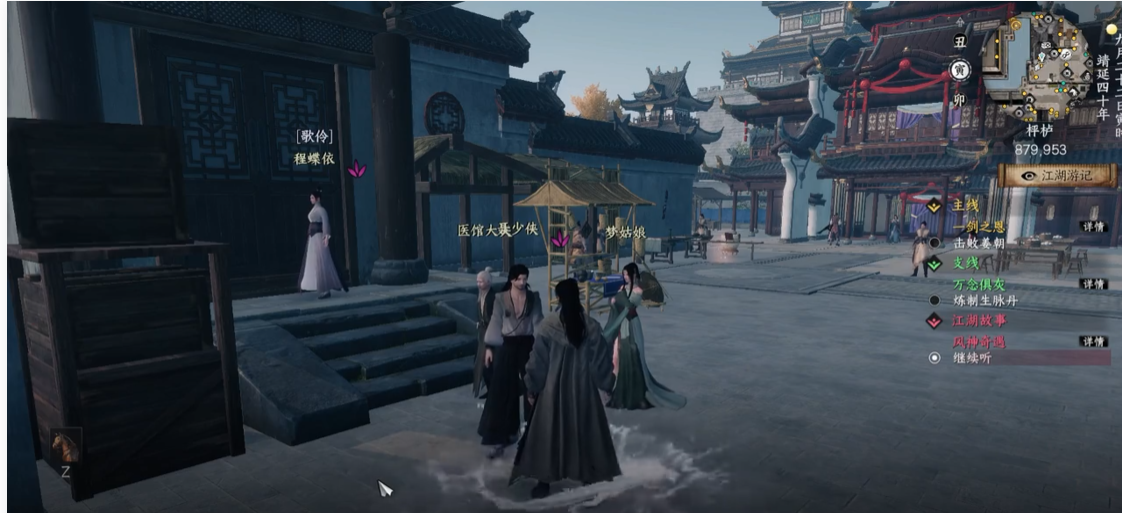Summon the horse mount icon
Viewport: 1122px width, 513px height.
click(65, 446)
